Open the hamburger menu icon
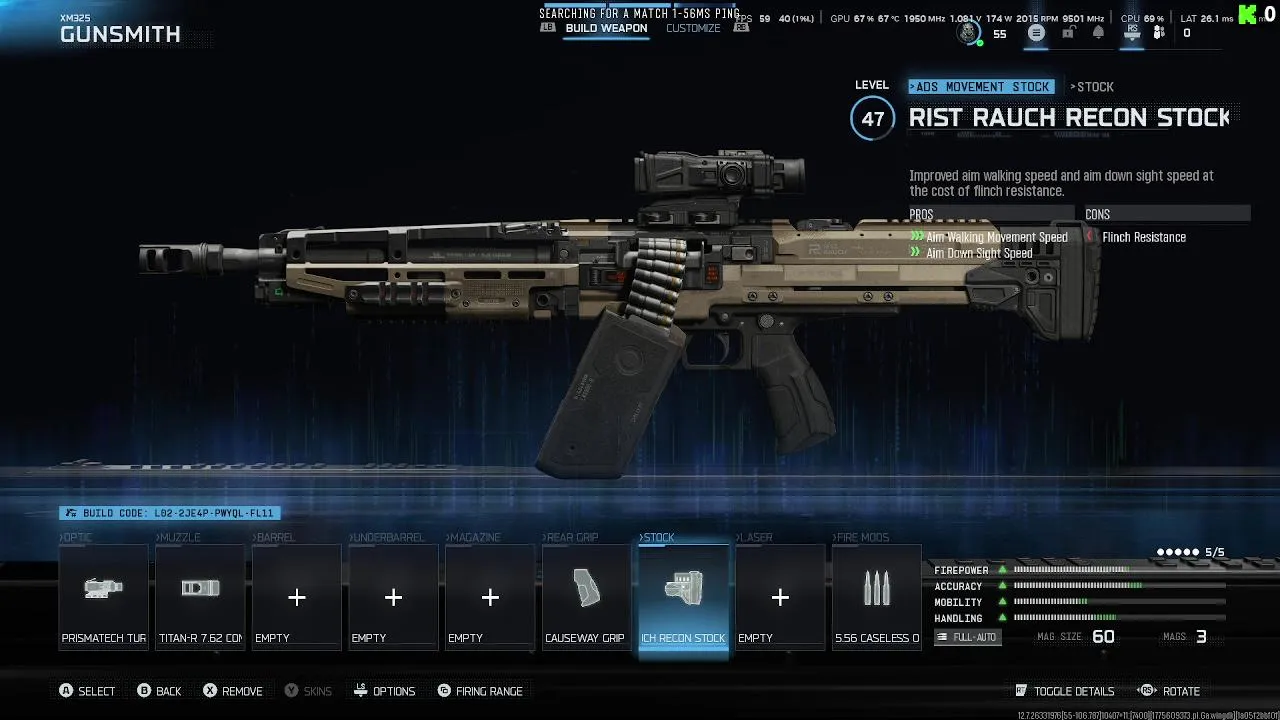This screenshot has width=1280, height=720. click(x=1036, y=33)
